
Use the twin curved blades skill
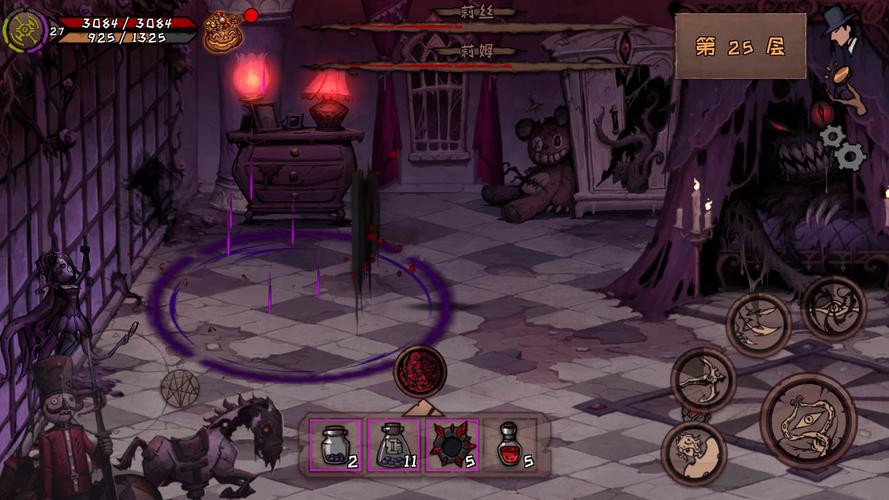[x=758, y=324]
